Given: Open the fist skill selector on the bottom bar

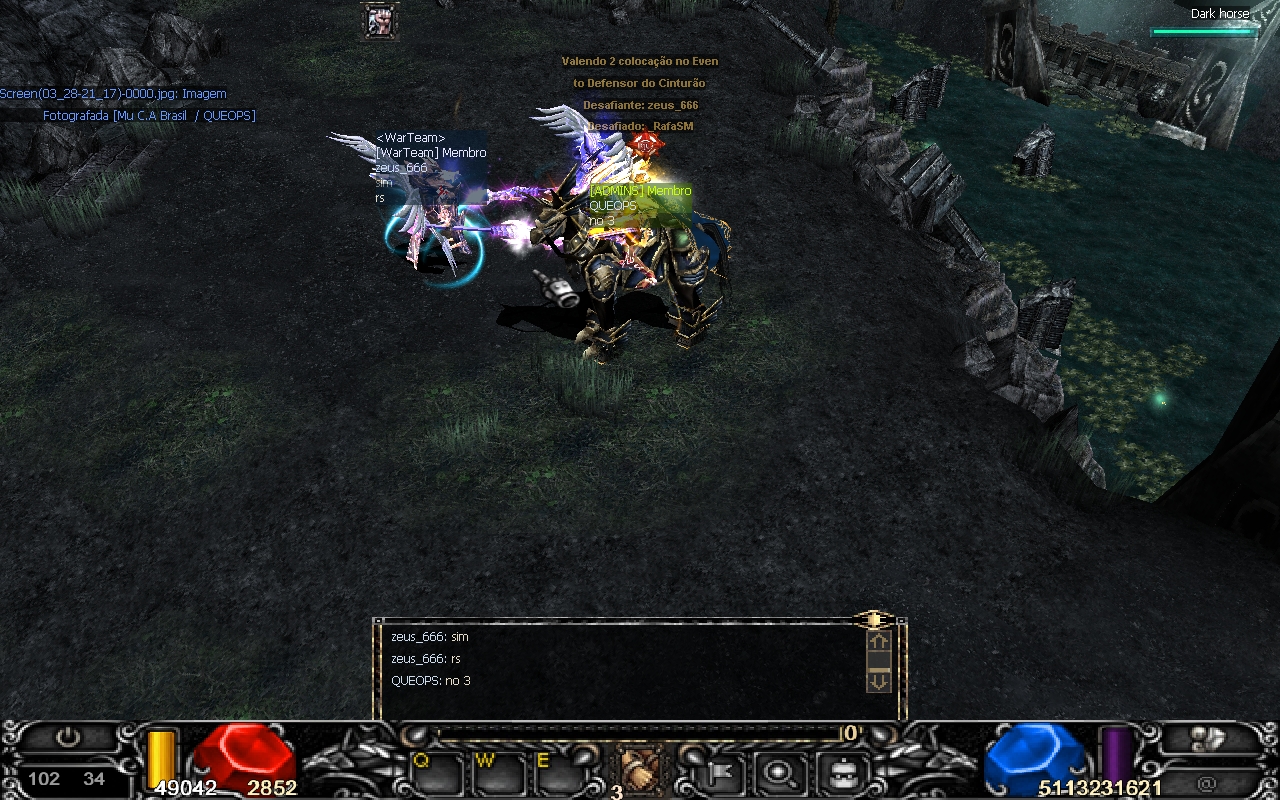Looking at the screenshot, I should tap(637, 770).
